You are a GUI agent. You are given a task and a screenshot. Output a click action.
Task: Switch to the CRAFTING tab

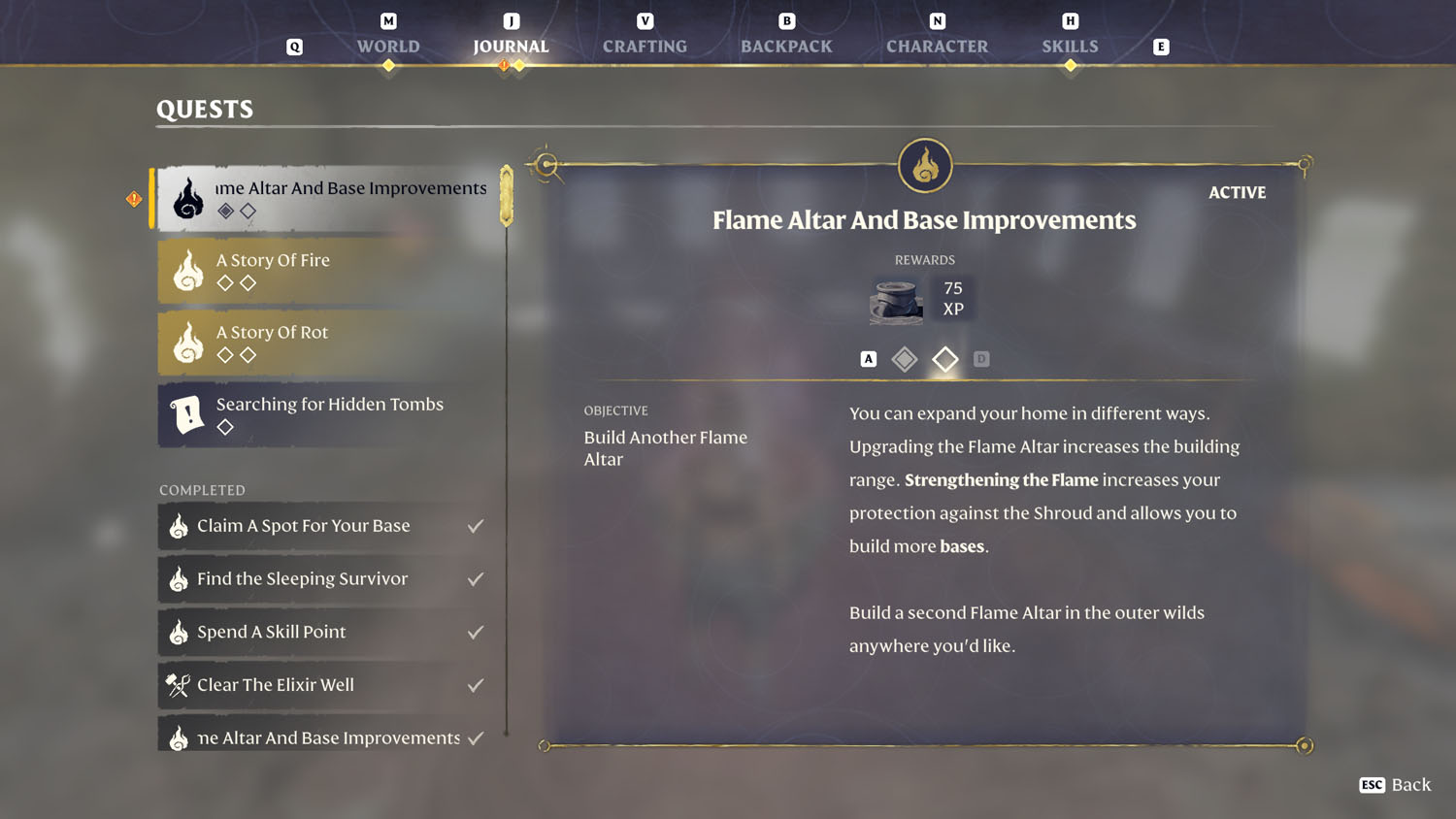point(644,46)
